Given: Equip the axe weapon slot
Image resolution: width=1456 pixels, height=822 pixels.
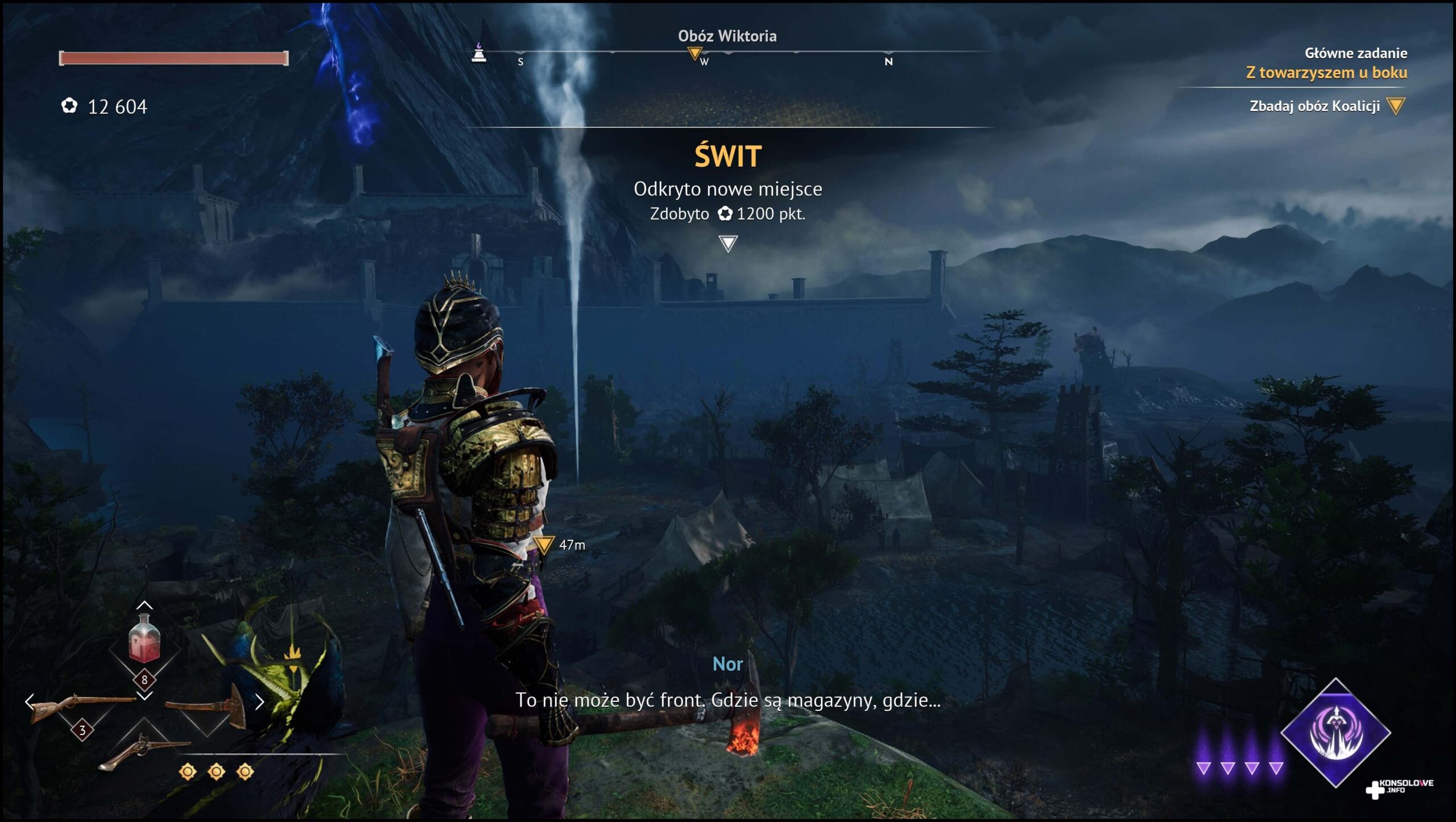Looking at the screenshot, I should 208,708.
